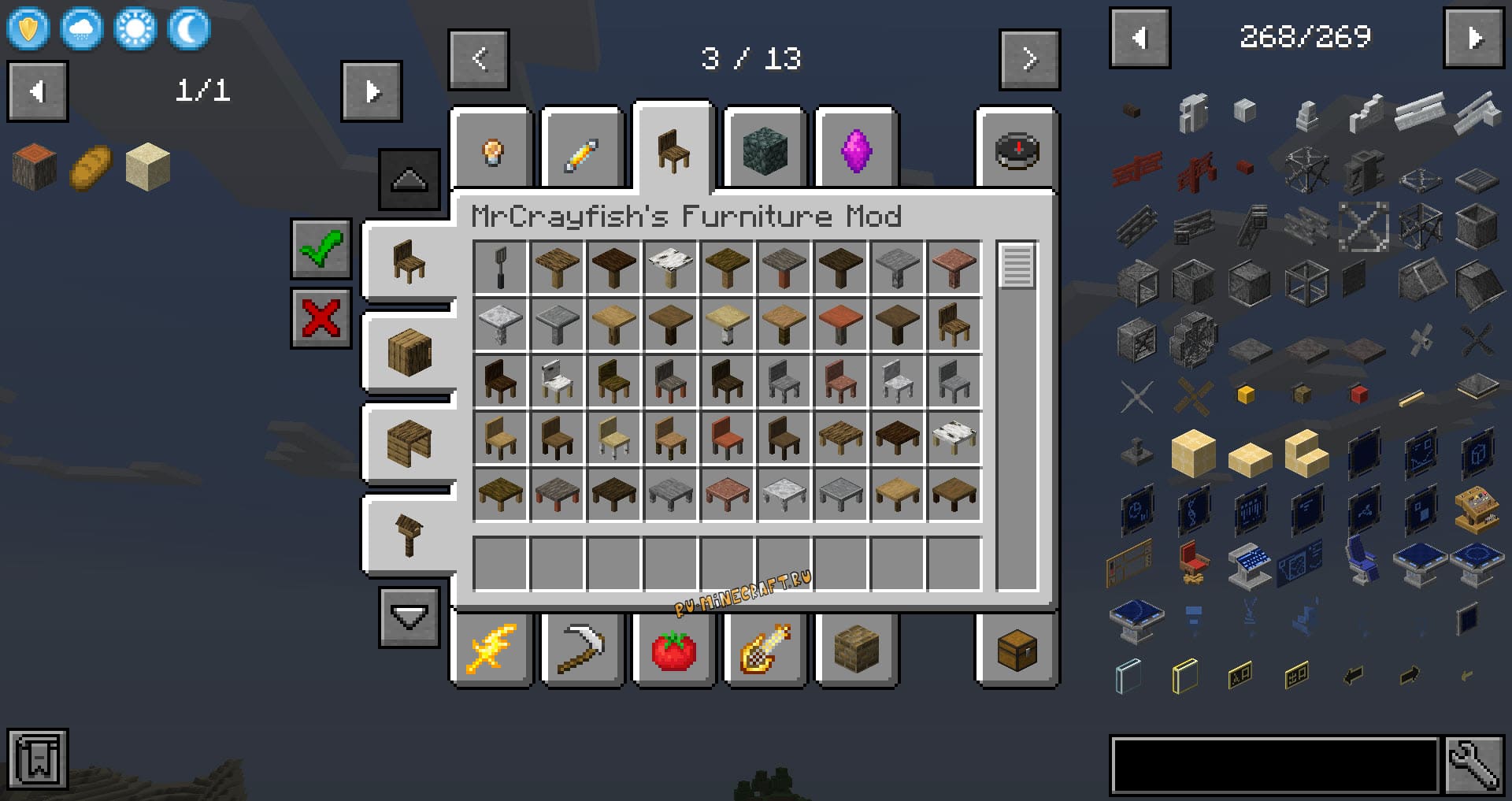The height and width of the screenshot is (801, 1512).
Task: Click the green checkmark button
Action: pyautogui.click(x=321, y=249)
